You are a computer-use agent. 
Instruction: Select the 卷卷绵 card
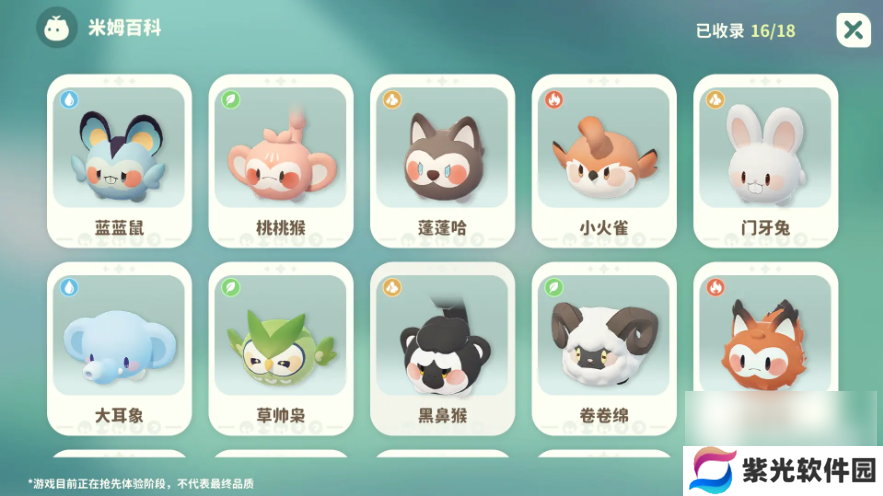(x=604, y=347)
